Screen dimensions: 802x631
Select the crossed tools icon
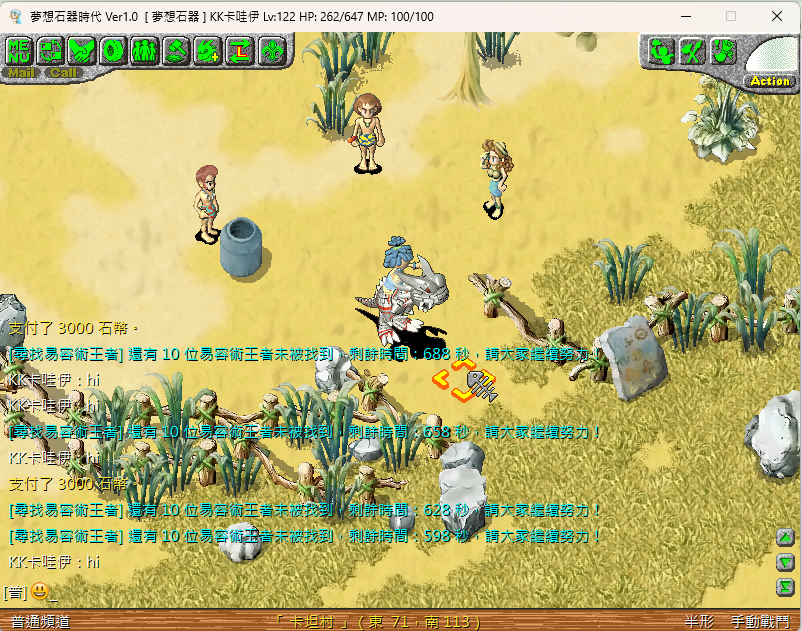pos(691,51)
